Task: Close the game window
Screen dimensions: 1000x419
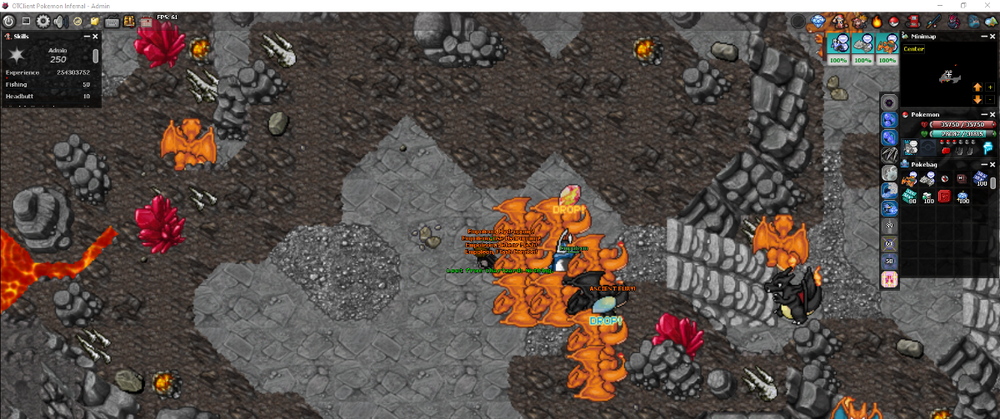Action: pyautogui.click(x=986, y=5)
